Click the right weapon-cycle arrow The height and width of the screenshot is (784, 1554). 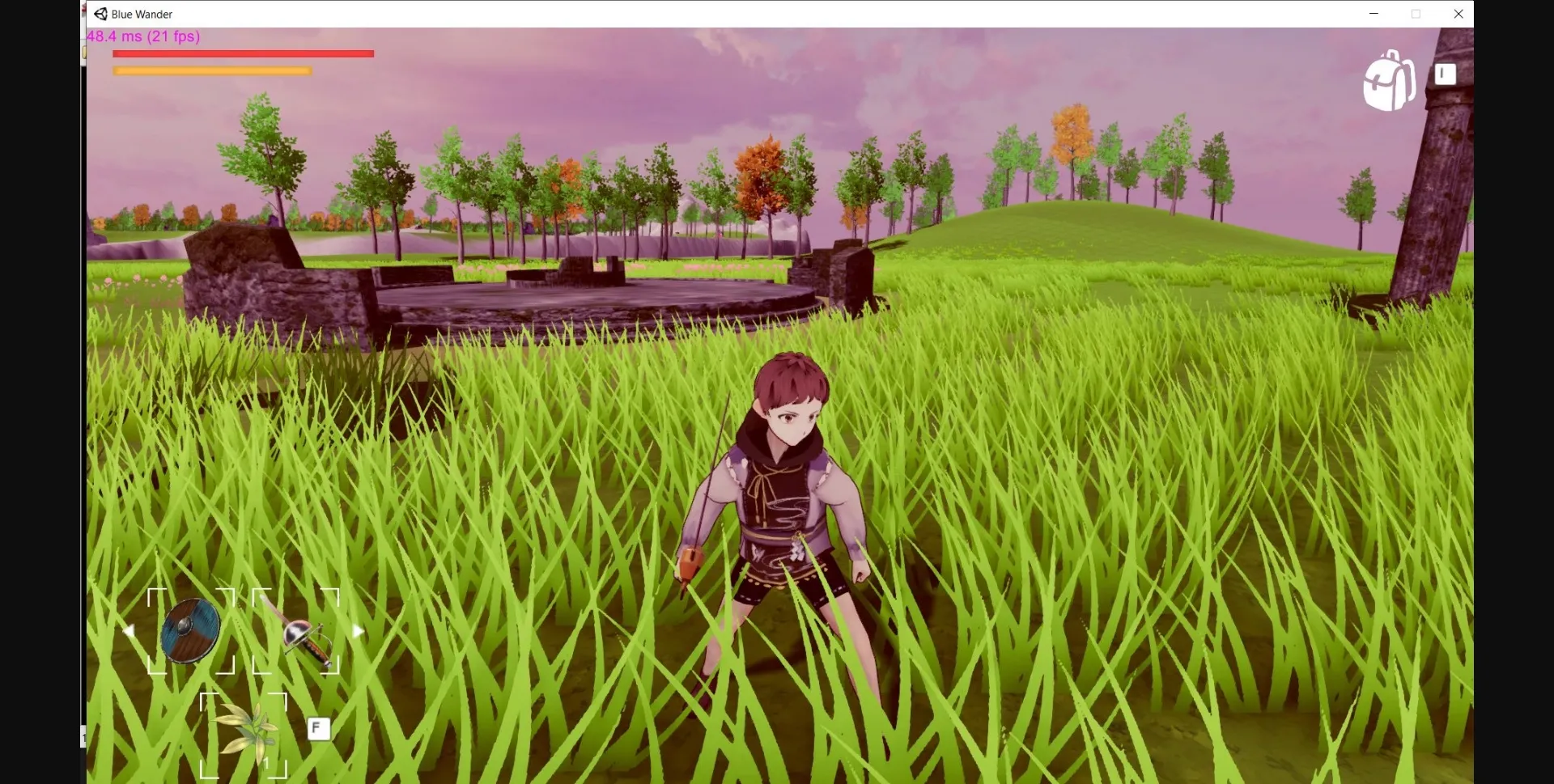point(358,629)
